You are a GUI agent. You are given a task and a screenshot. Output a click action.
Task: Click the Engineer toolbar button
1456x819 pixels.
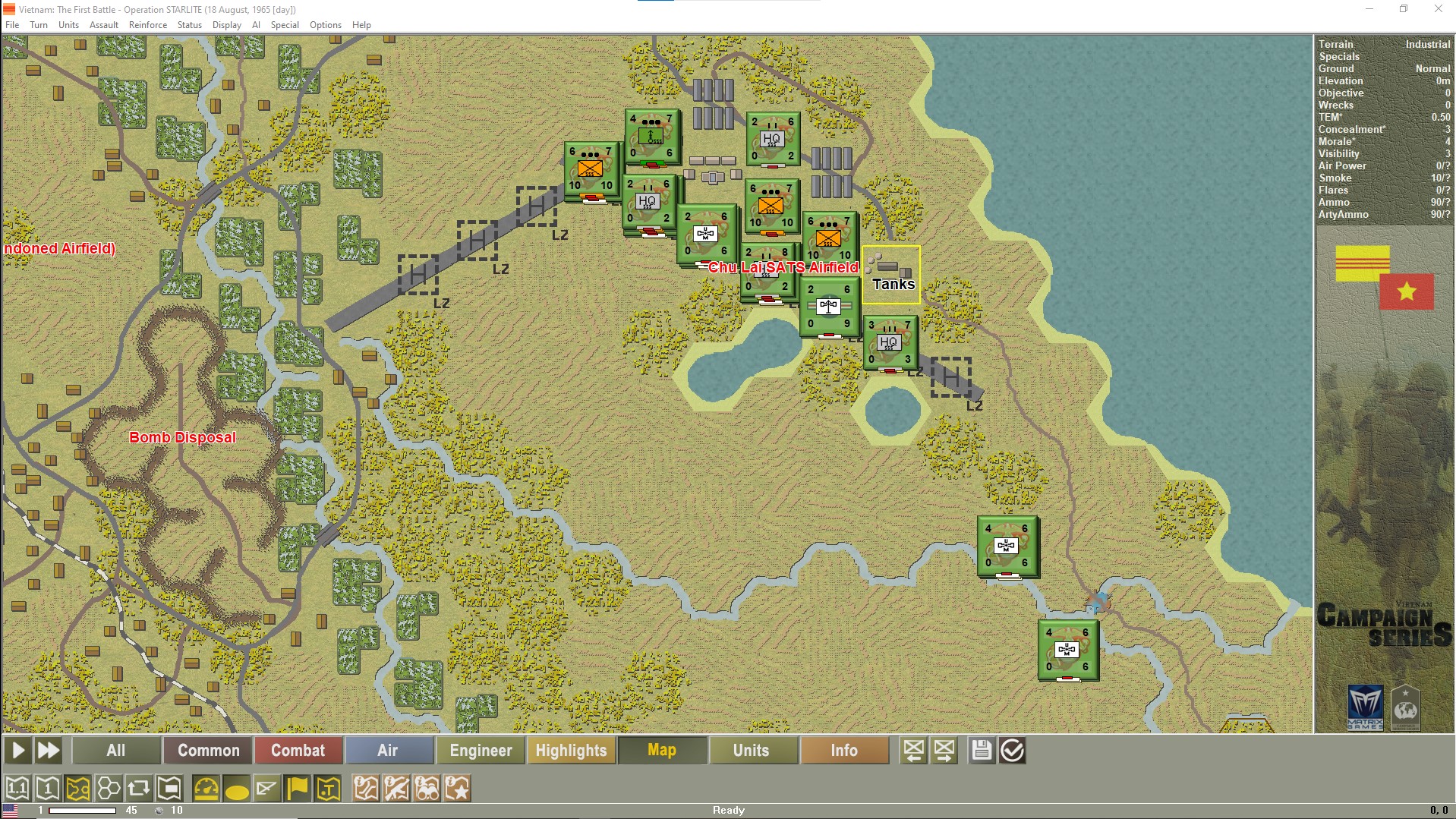click(480, 750)
